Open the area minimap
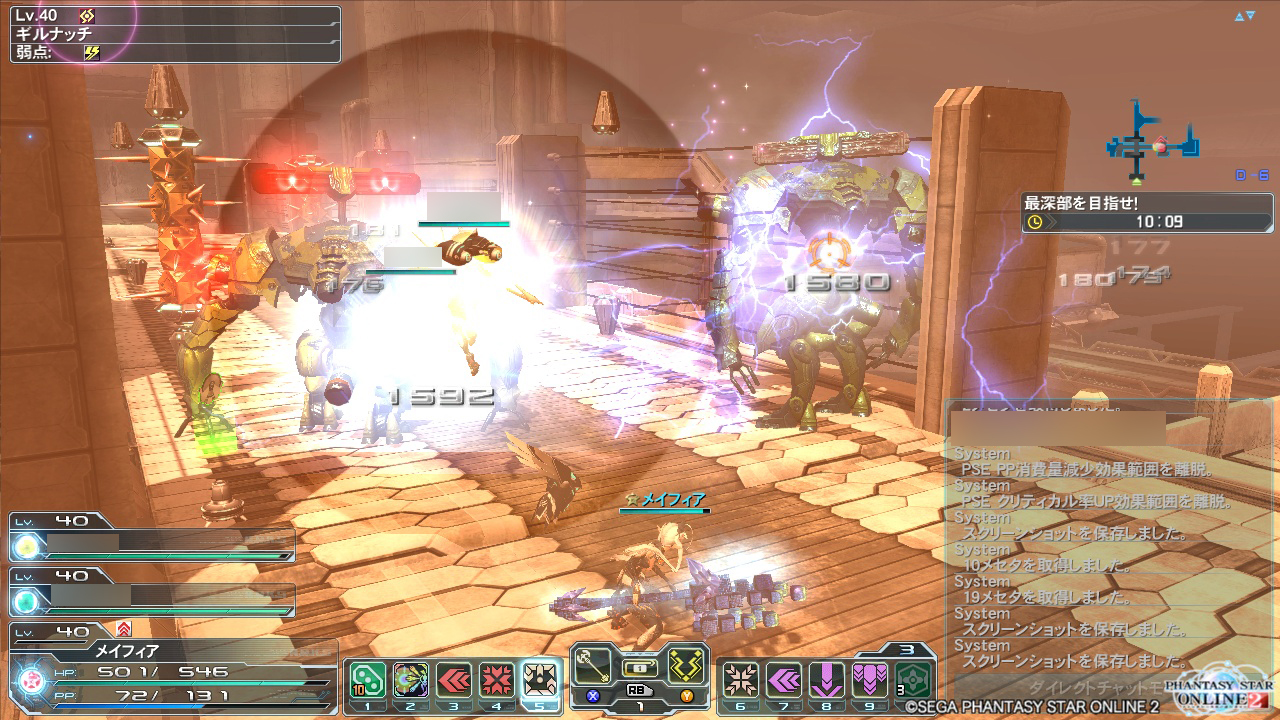 (x=1150, y=140)
